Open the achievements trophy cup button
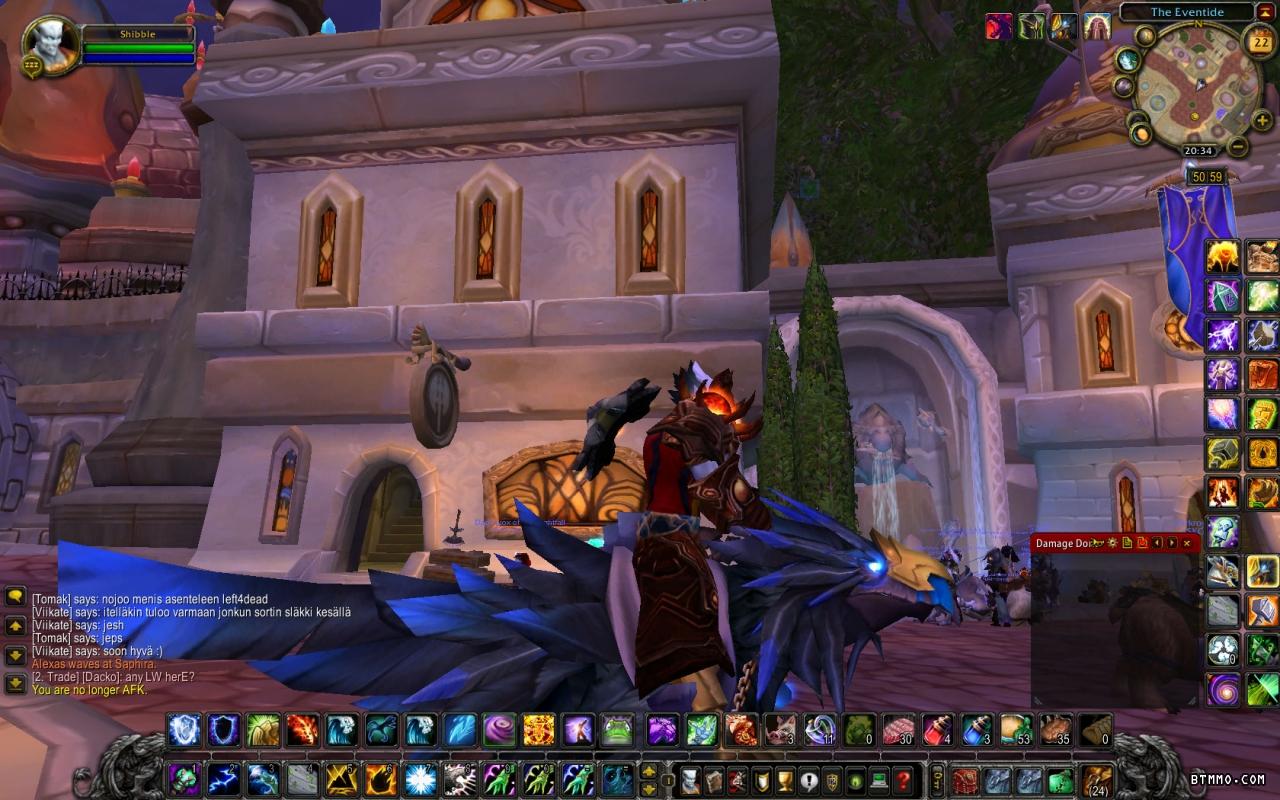Image resolution: width=1280 pixels, height=800 pixels. click(x=784, y=779)
